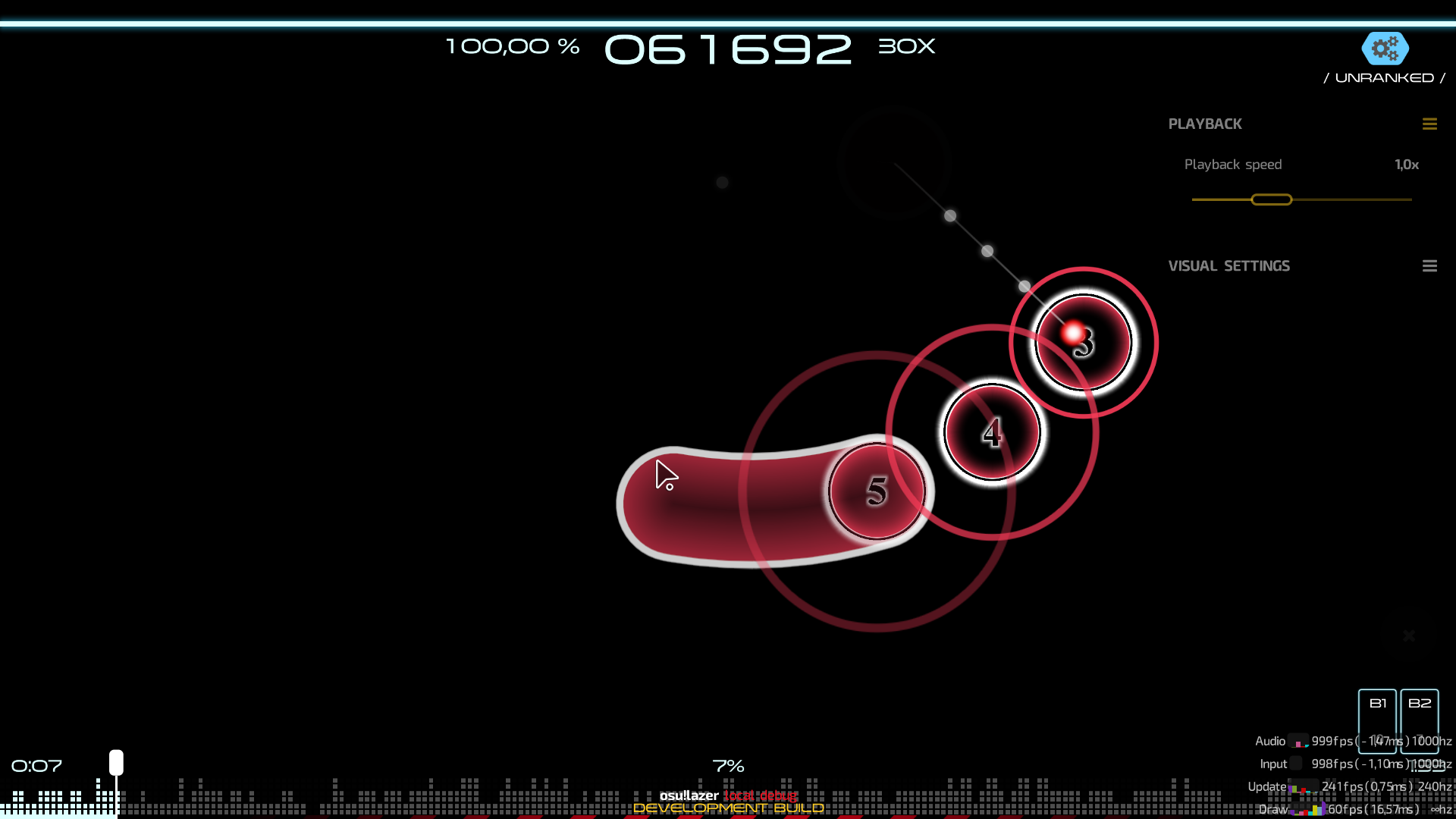Viewport: 1456px width, 819px height.
Task: Open the PLAYBACK panel hamburger menu
Action: [x=1430, y=124]
